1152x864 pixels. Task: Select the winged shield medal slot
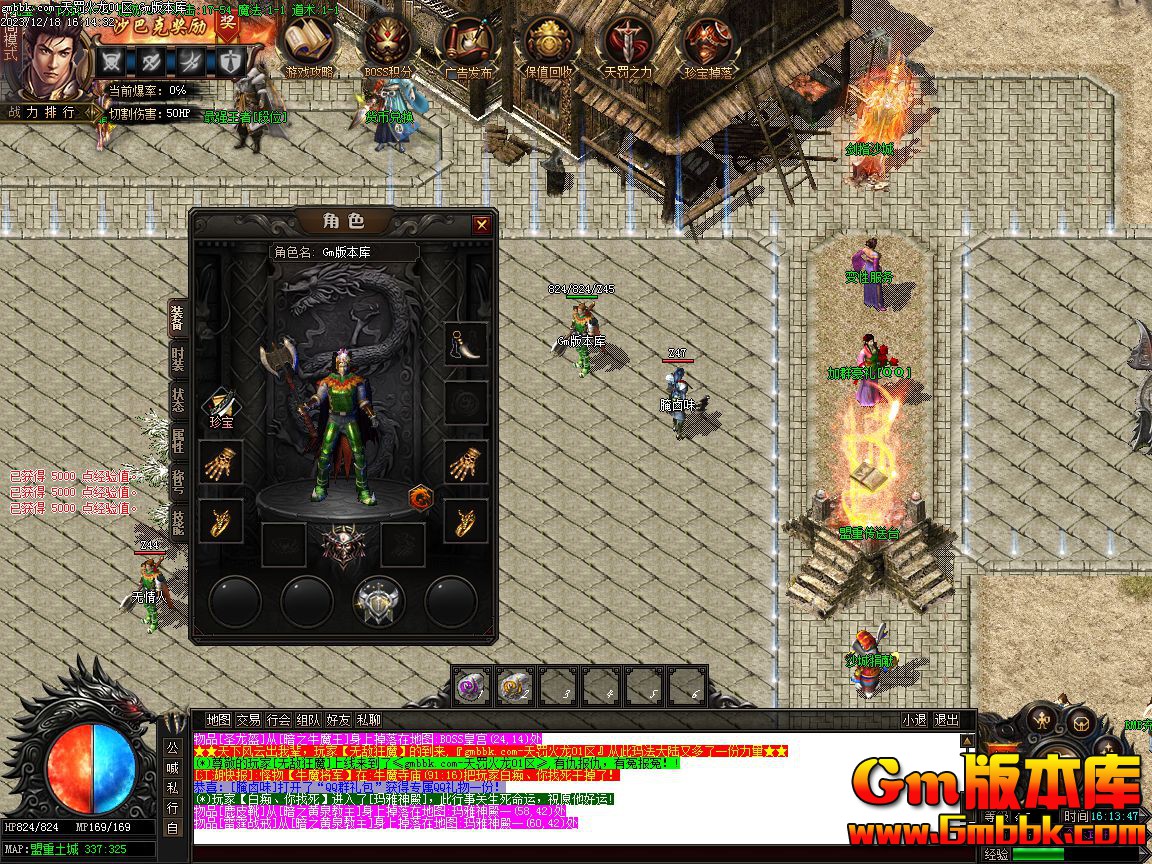click(x=379, y=601)
